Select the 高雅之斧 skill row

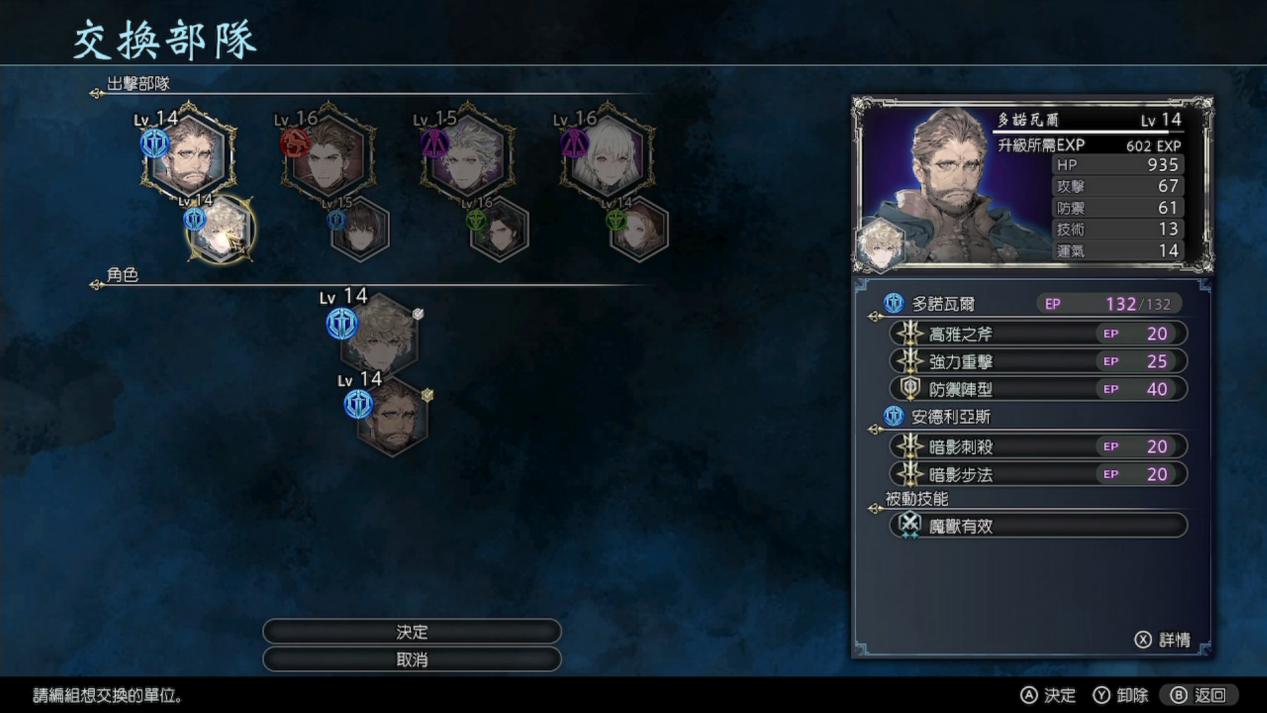(1037, 334)
